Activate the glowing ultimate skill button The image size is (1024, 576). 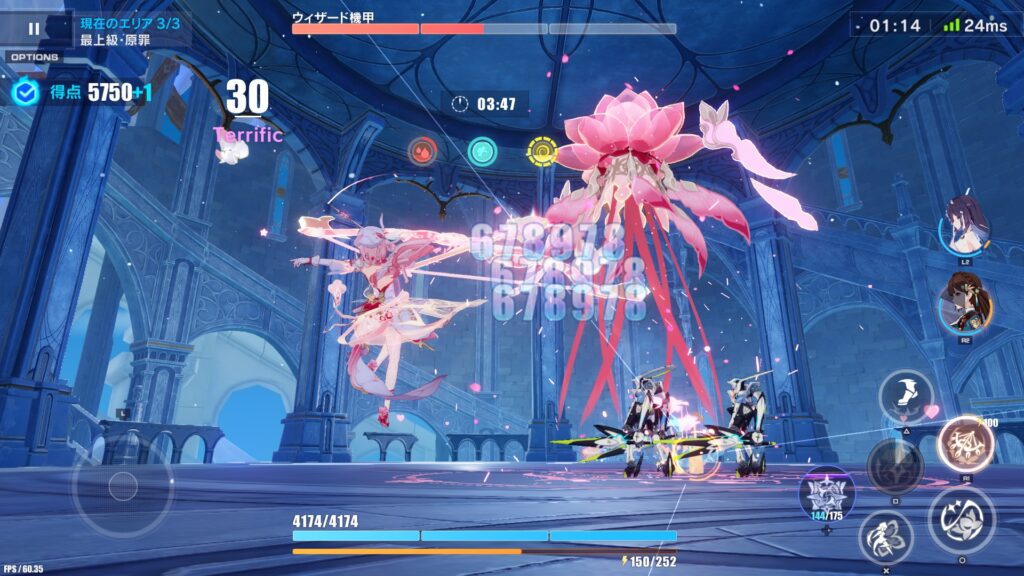966,444
